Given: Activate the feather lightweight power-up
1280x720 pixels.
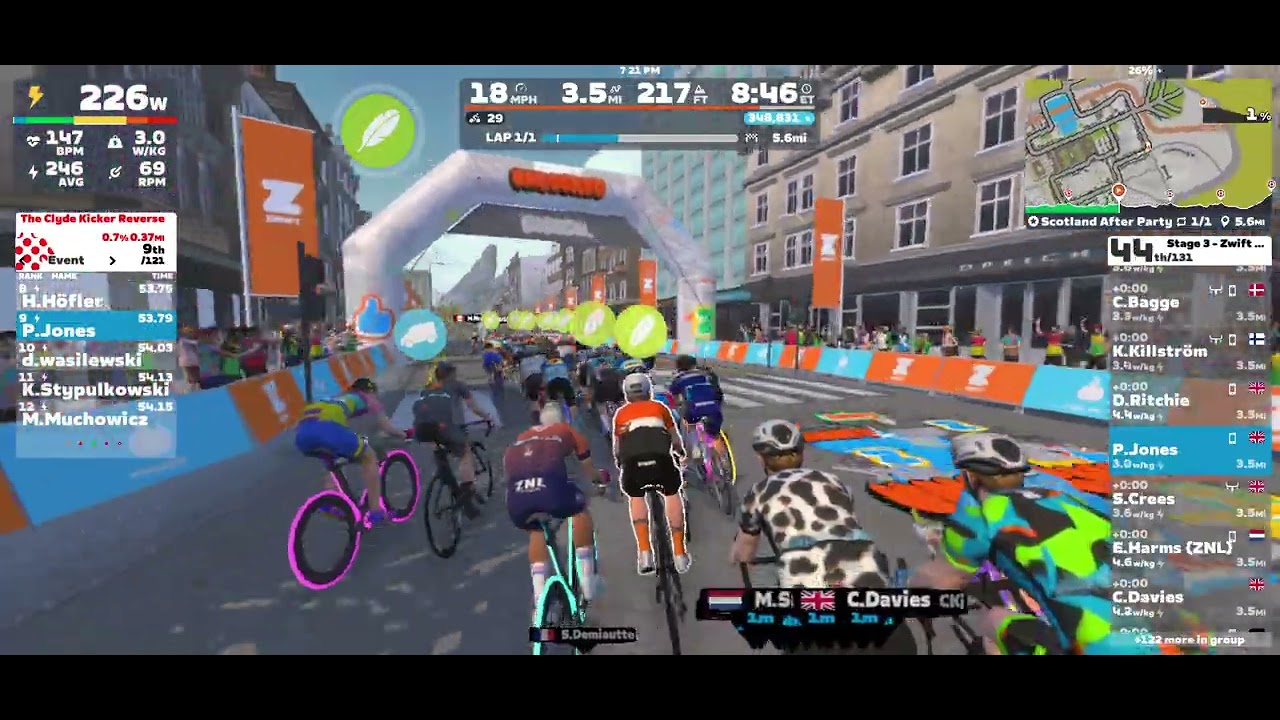Looking at the screenshot, I should [x=378, y=131].
